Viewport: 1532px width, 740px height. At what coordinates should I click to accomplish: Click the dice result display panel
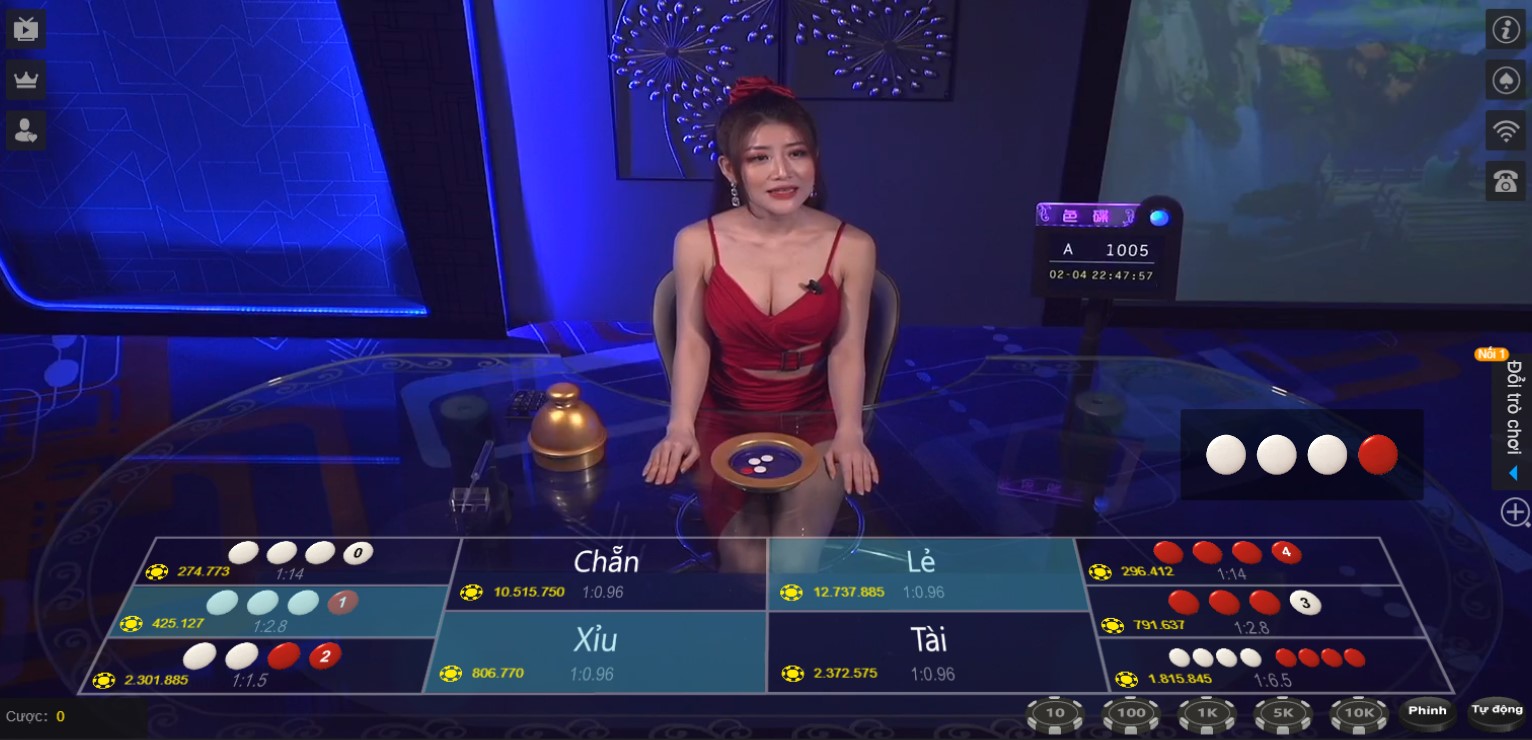pos(1300,454)
